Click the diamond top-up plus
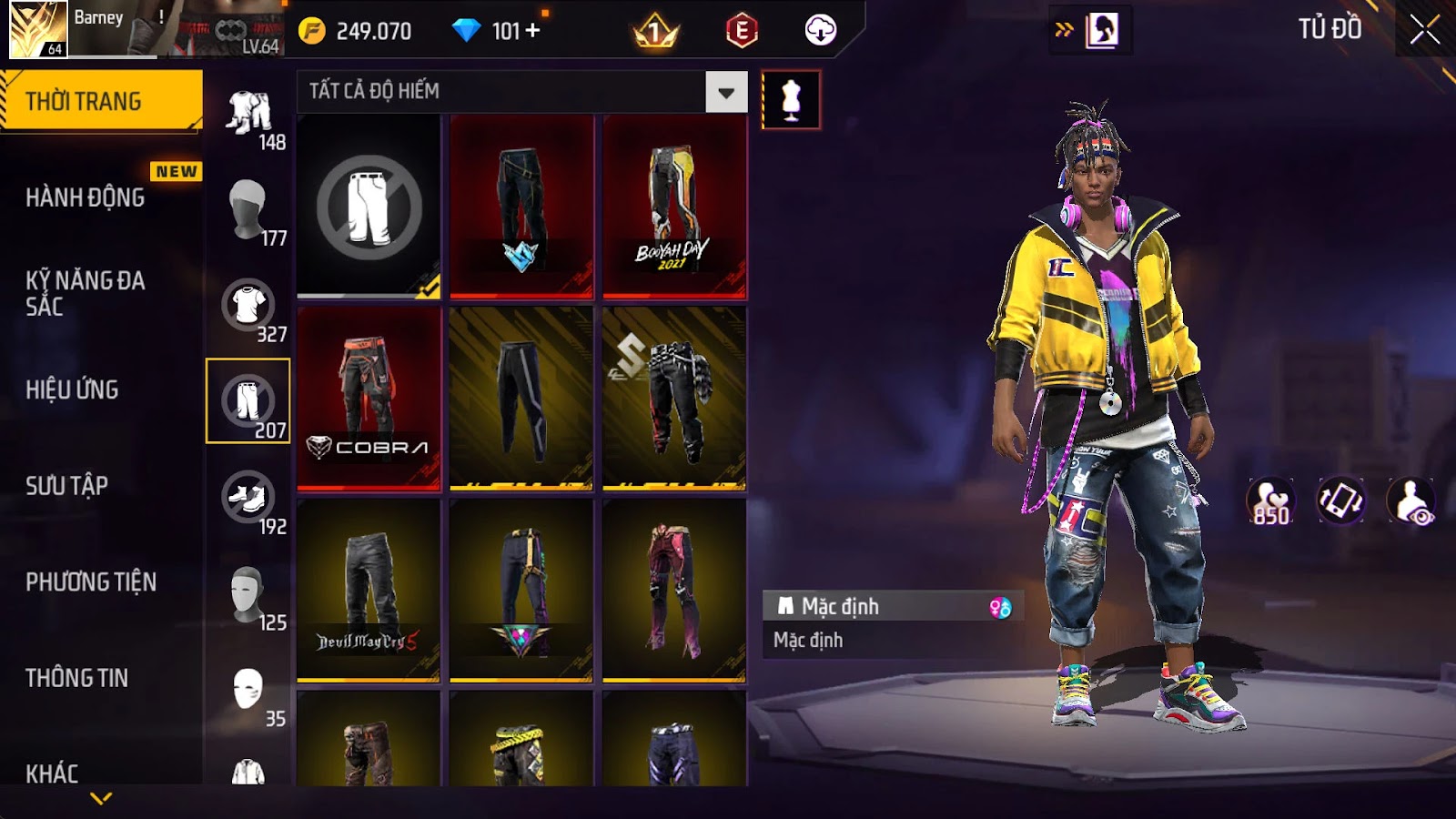 tap(533, 31)
